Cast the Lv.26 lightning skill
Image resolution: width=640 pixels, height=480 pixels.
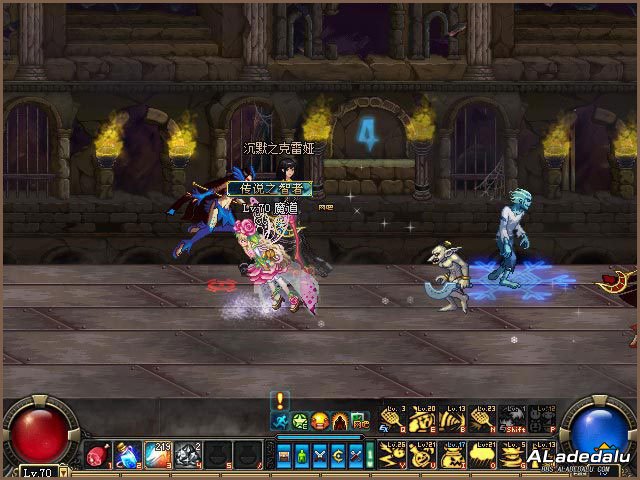coord(394,455)
